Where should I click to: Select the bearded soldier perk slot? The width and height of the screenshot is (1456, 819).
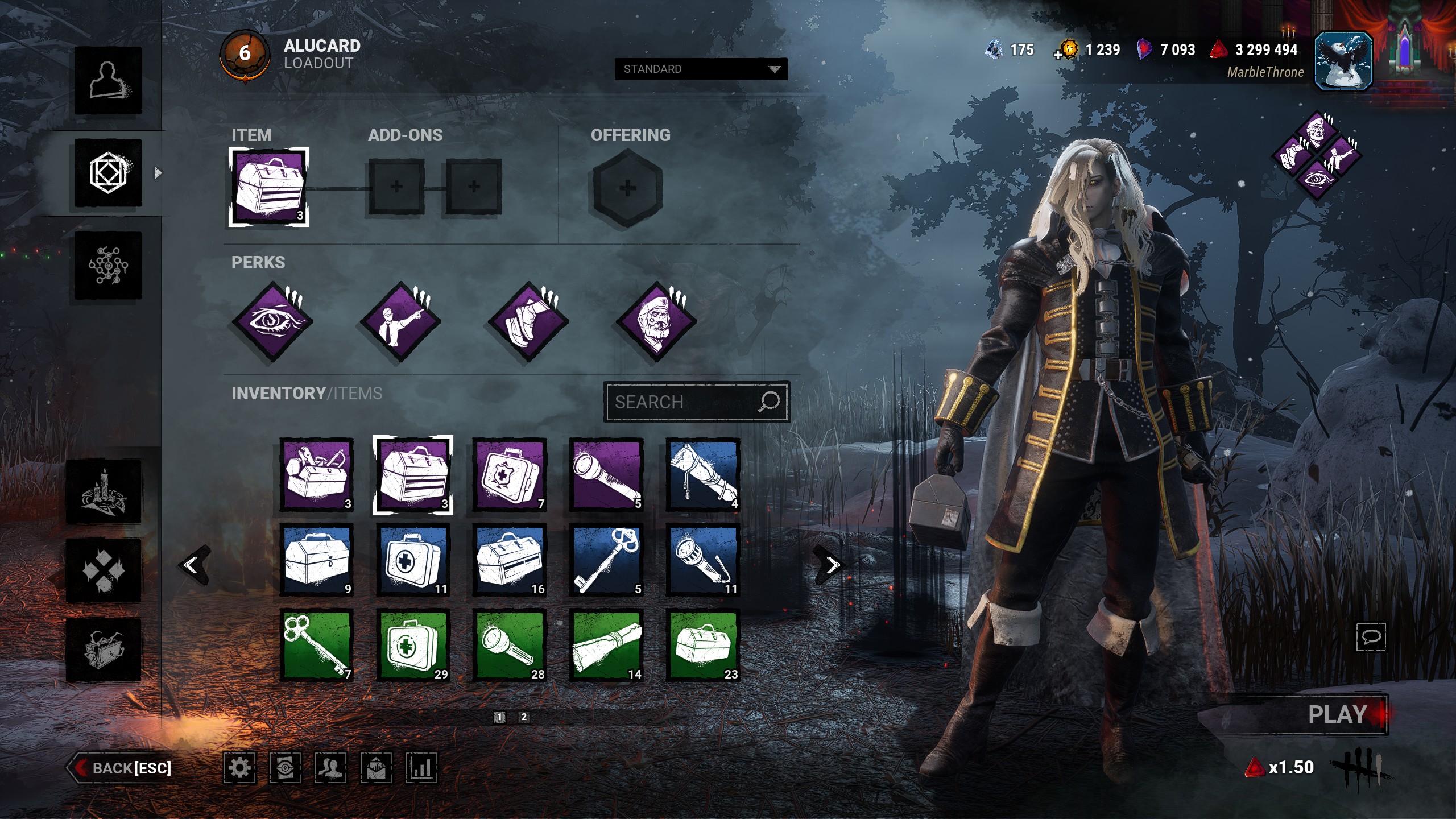click(x=657, y=321)
